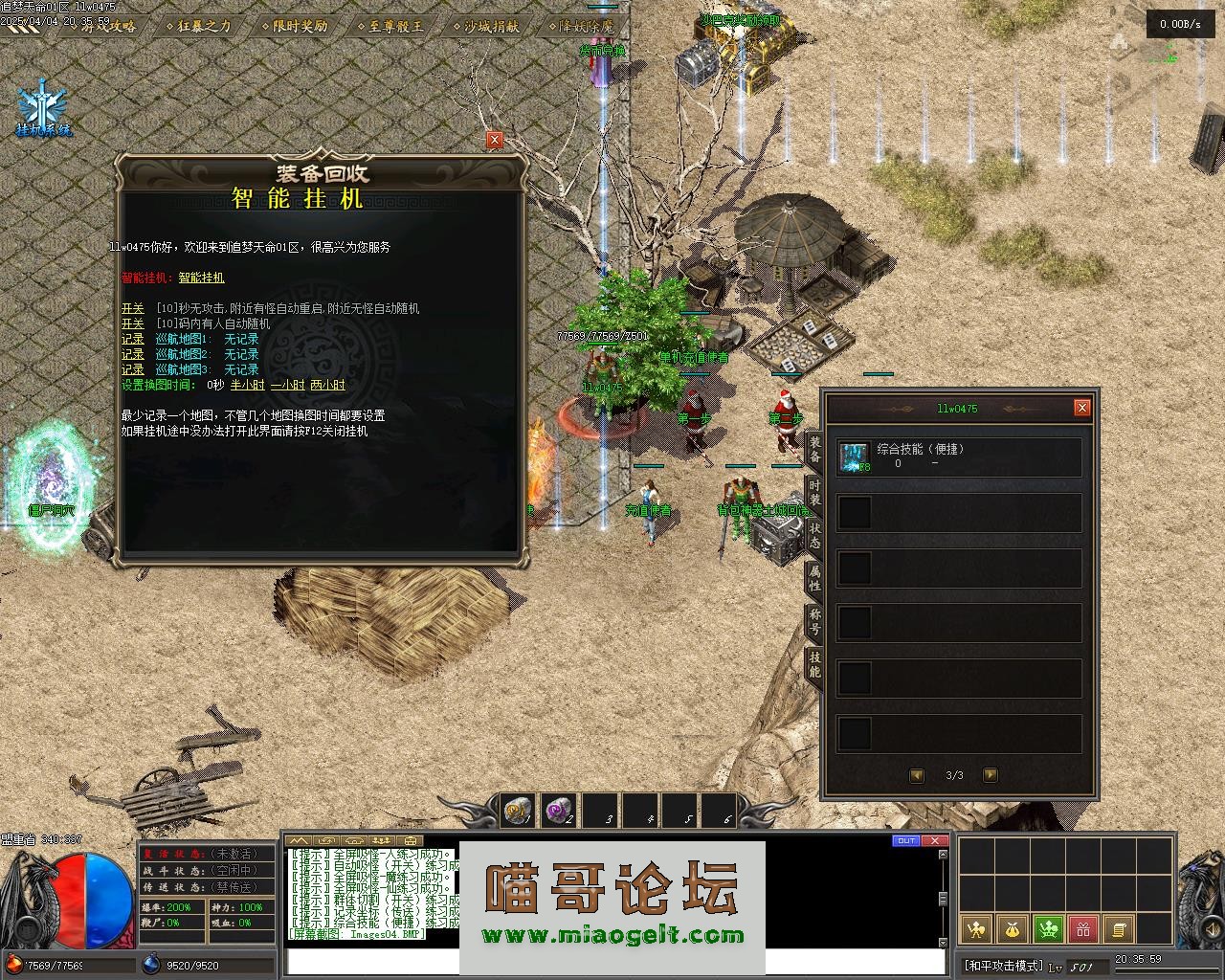Select the 两小时 map switch option
Viewport: 1225px width, 980px height.
click(327, 385)
